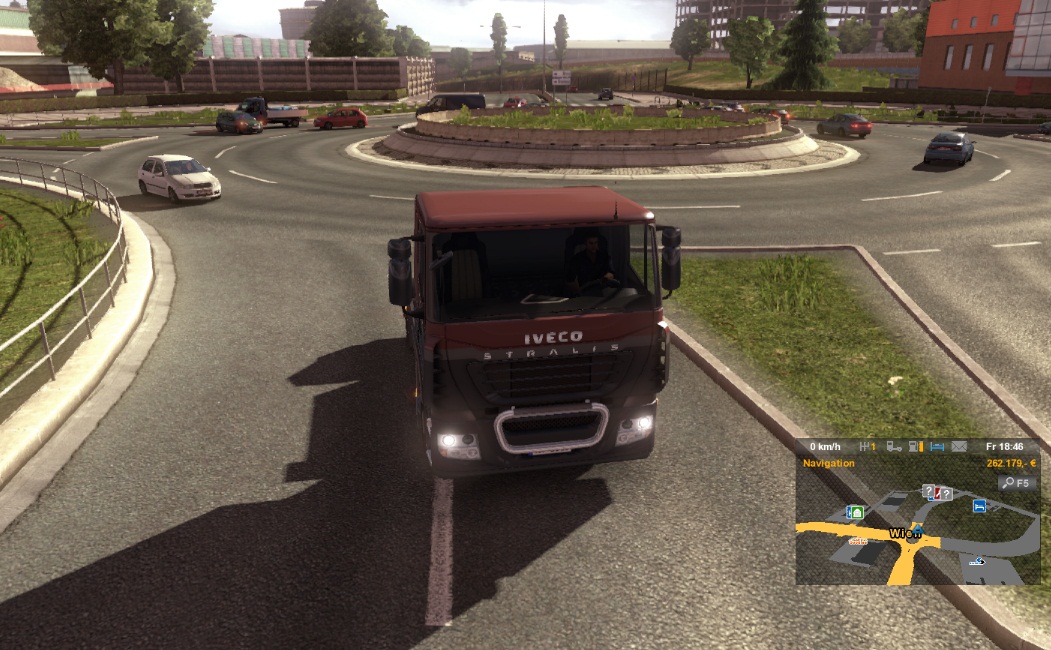
Task: Click the truck damage status icon
Action: (893, 446)
